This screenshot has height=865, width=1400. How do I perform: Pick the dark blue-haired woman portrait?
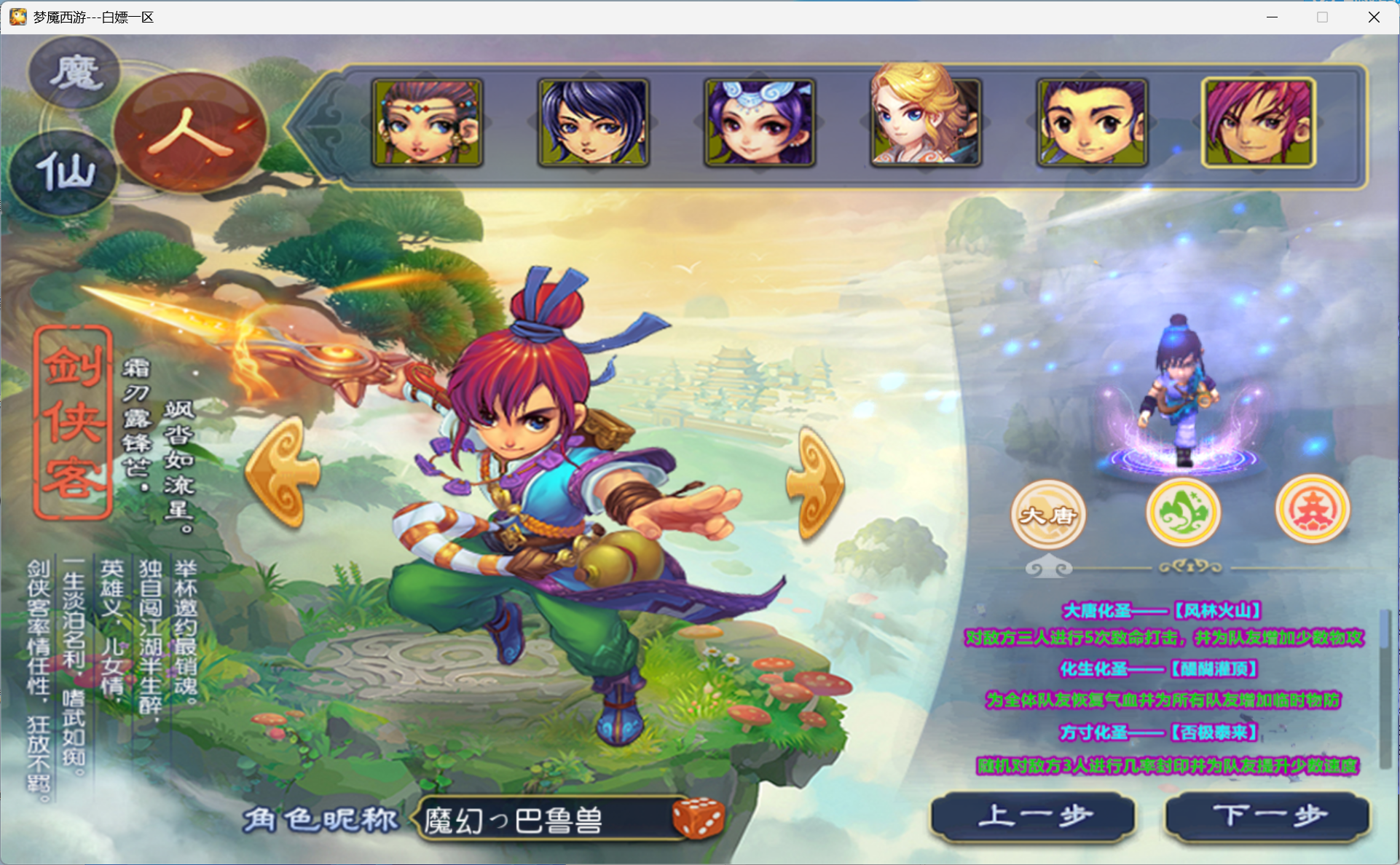[593, 122]
